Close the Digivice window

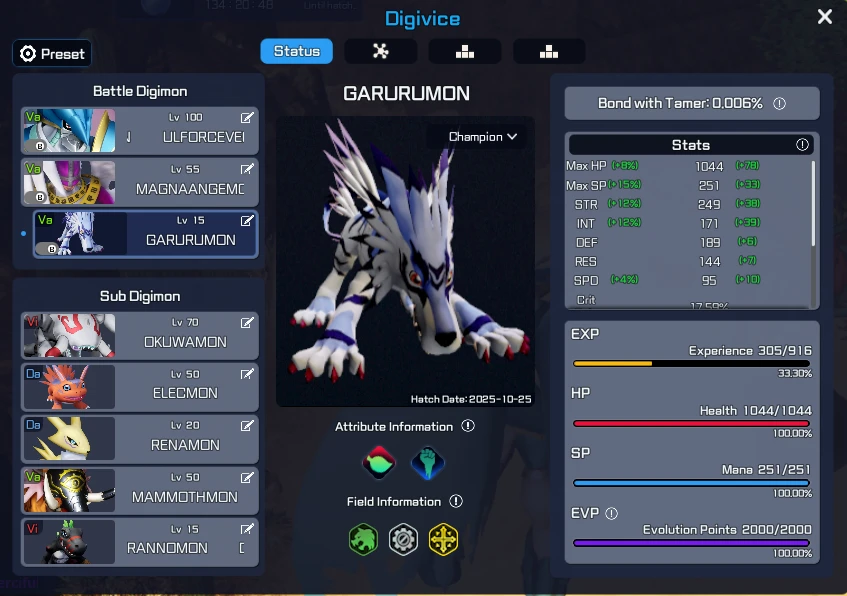824,17
